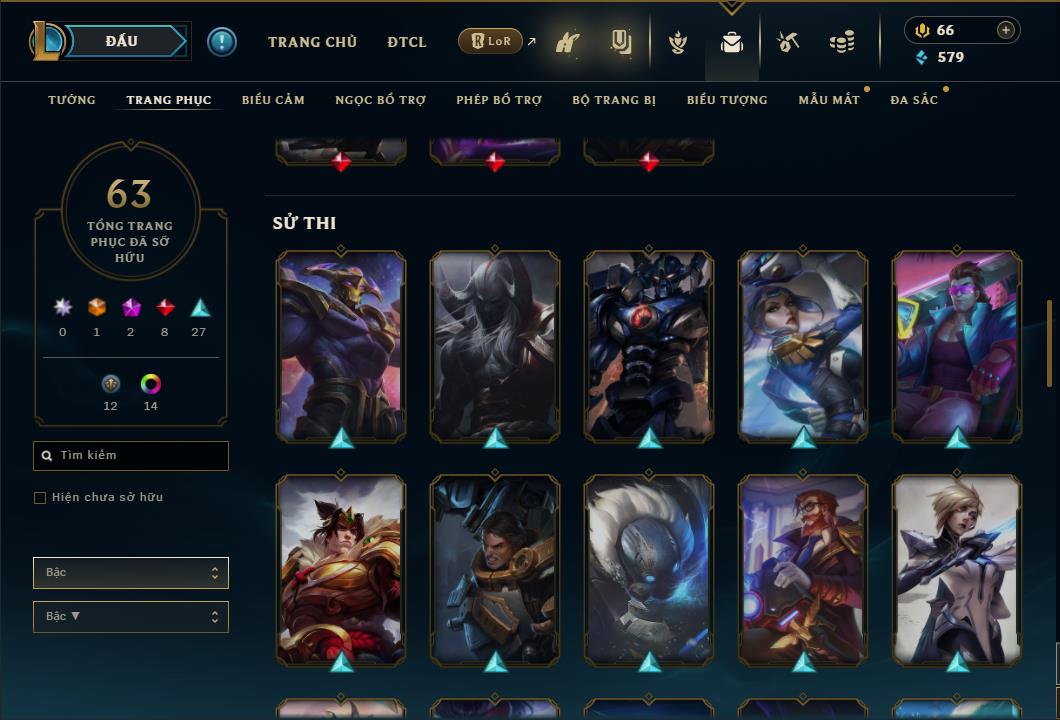This screenshot has height=720, width=1060.
Task: Open the ĐTCL game mode
Action: (407, 42)
